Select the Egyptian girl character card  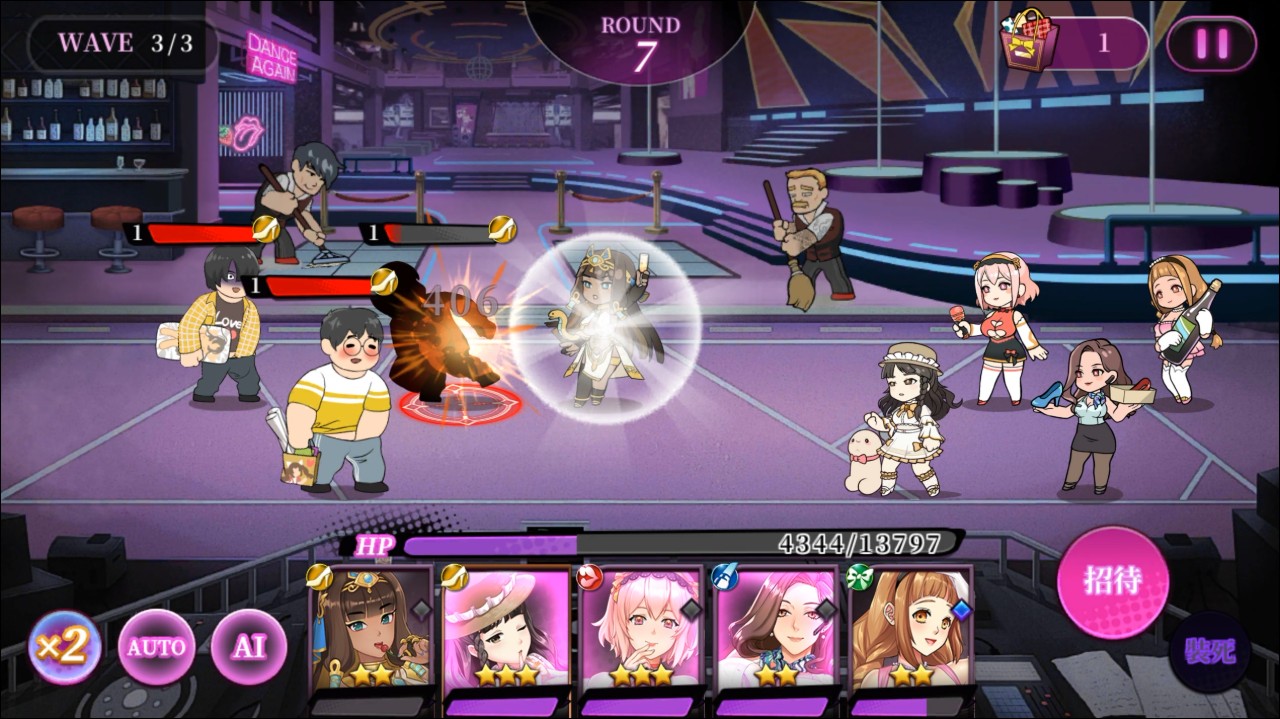(x=372, y=628)
